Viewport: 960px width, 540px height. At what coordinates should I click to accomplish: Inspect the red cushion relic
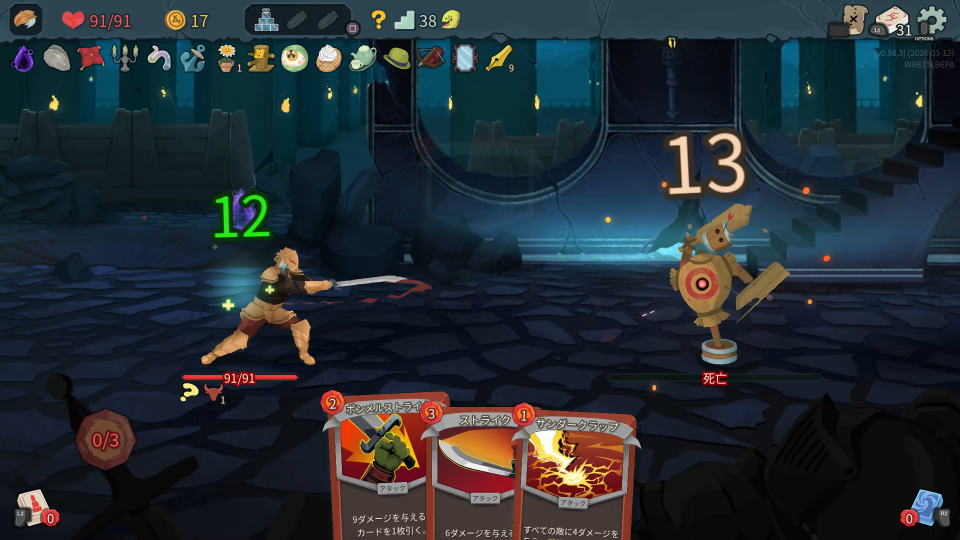click(x=91, y=57)
